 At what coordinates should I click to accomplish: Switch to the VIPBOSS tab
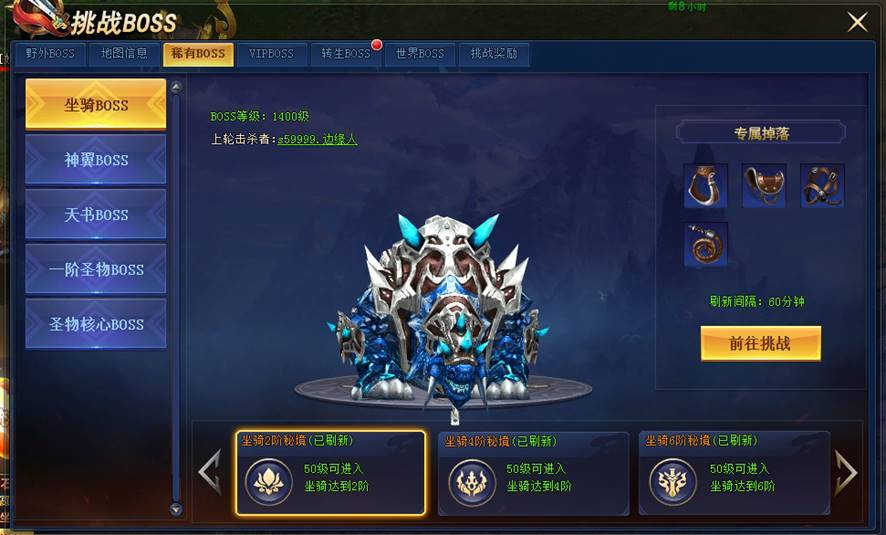coord(272,54)
